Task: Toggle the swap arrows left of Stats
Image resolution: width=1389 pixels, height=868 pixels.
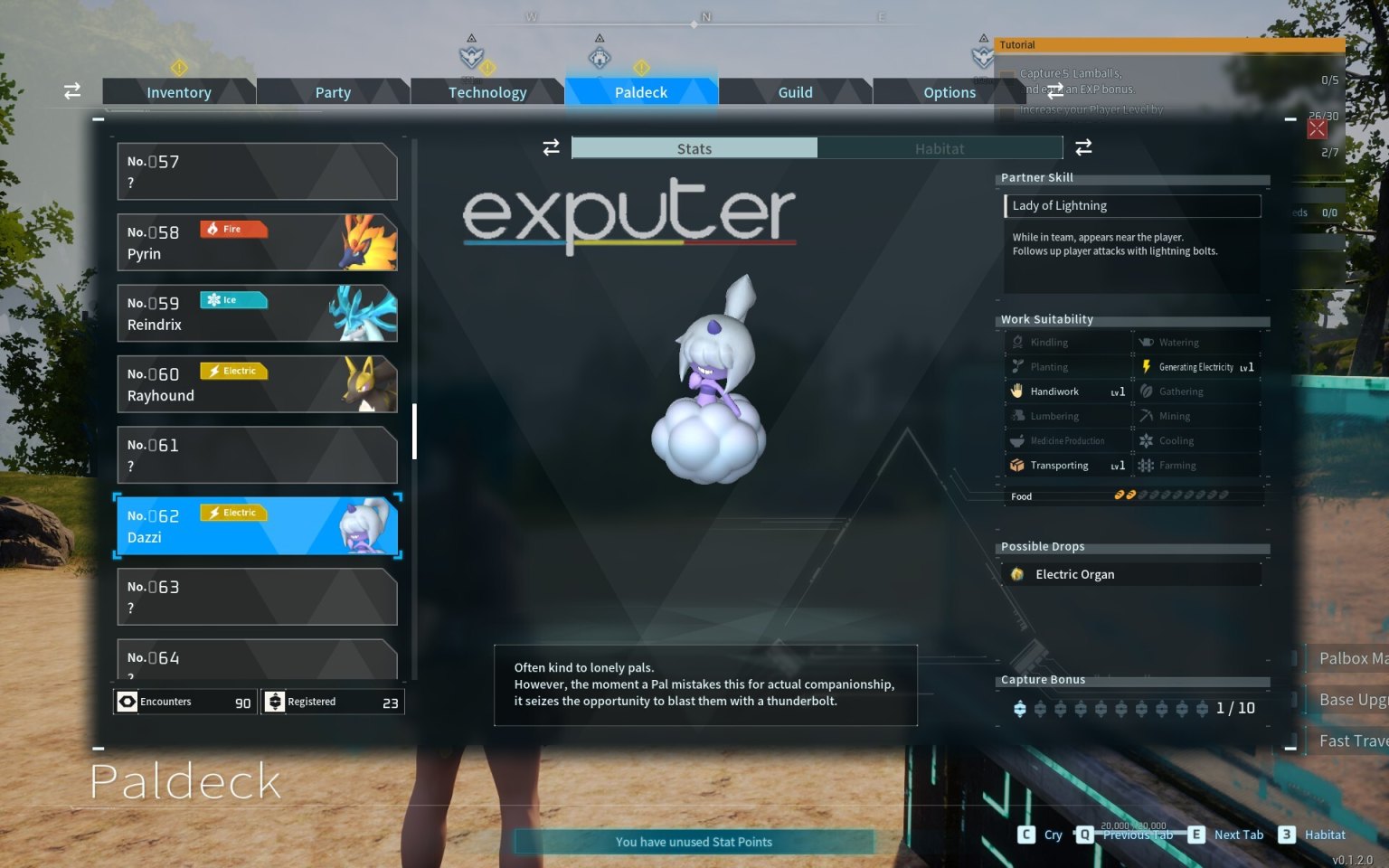Action: pos(552,147)
